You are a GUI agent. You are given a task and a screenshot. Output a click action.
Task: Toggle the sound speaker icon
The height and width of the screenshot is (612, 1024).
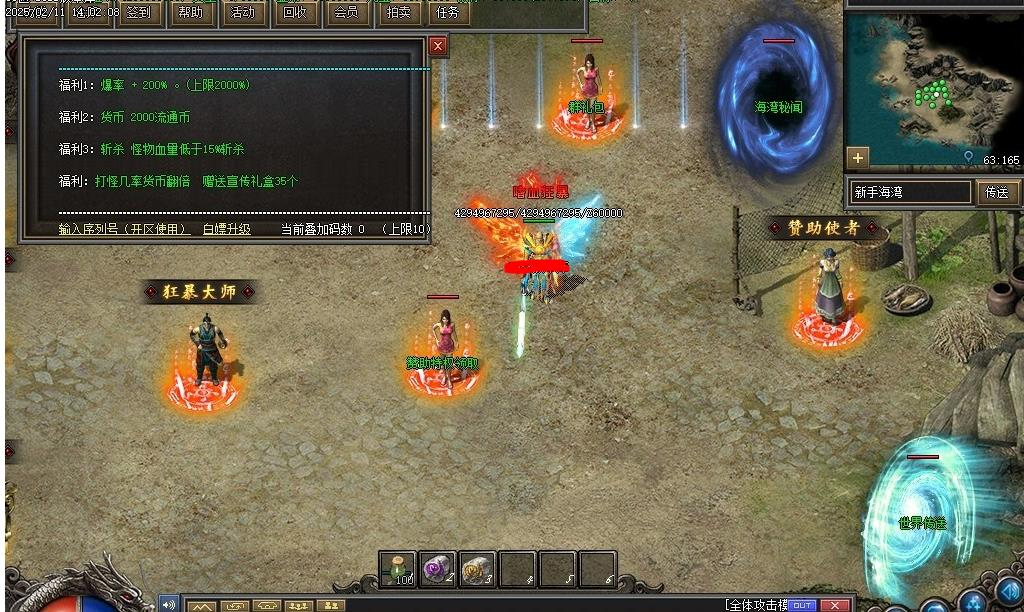[168, 604]
